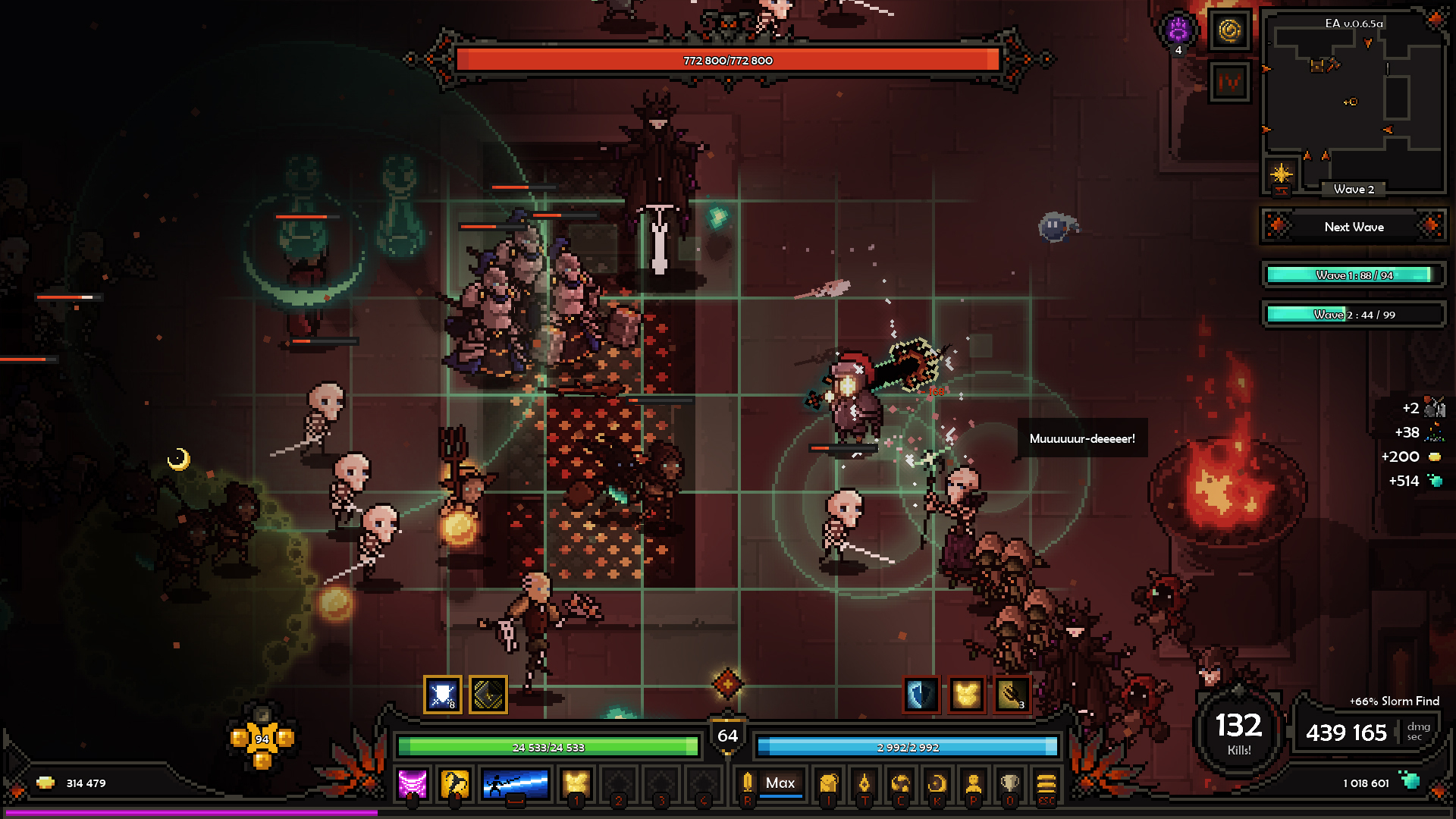Use the orange scythe slash skill

coord(455,784)
